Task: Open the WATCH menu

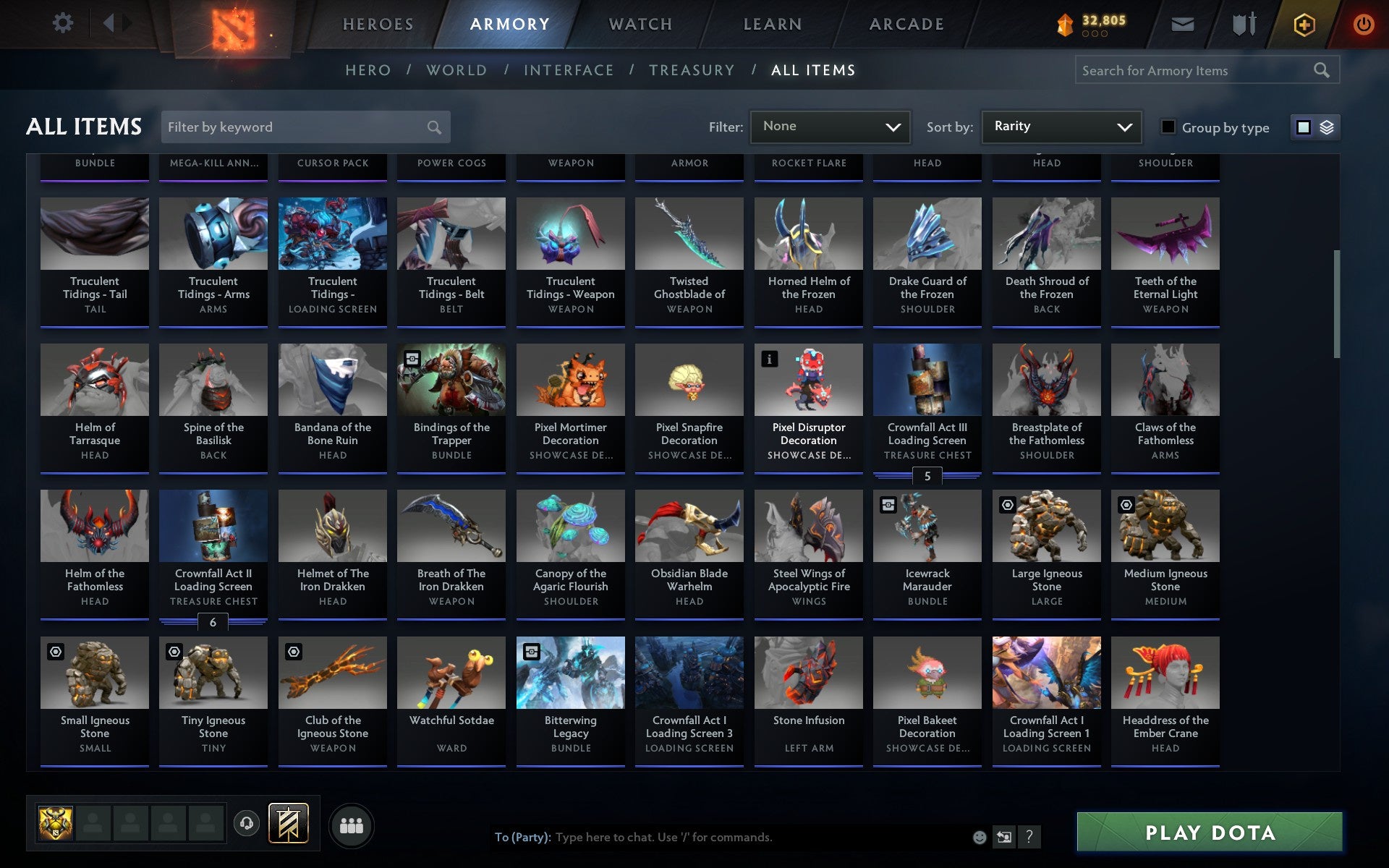Action: click(x=640, y=24)
